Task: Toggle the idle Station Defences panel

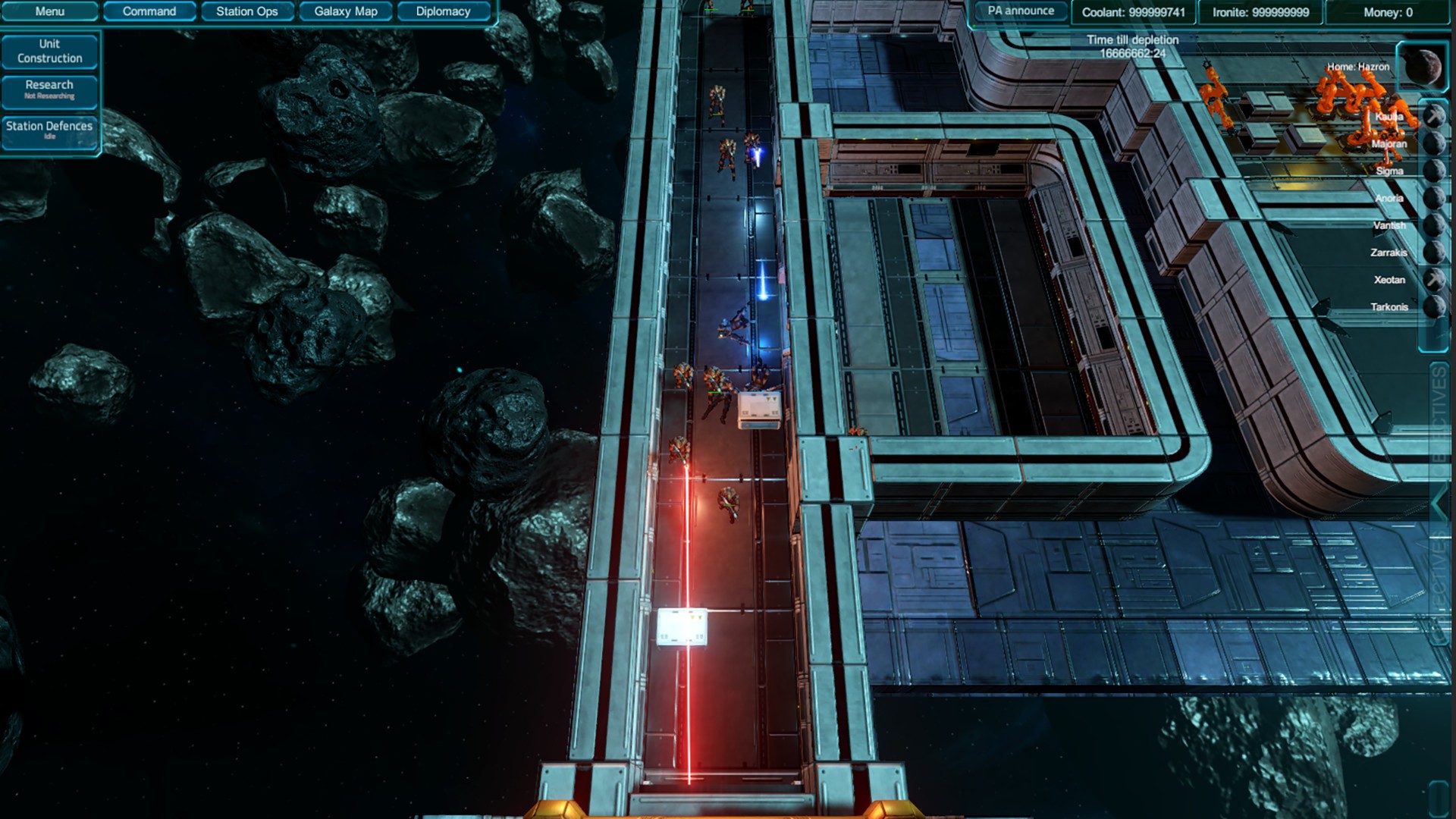Action: [50, 130]
